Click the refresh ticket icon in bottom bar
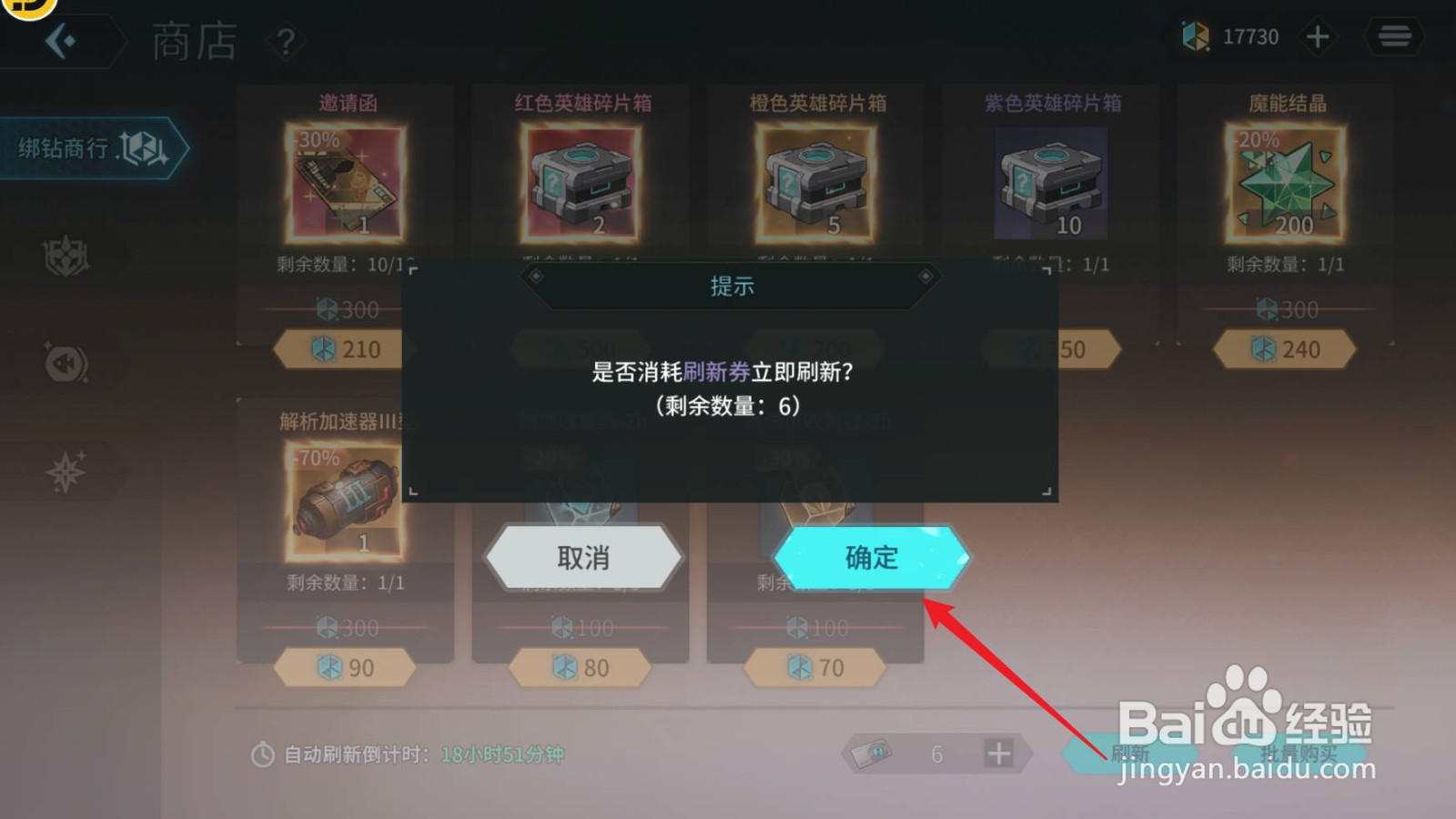The image size is (1456, 819). tap(869, 753)
